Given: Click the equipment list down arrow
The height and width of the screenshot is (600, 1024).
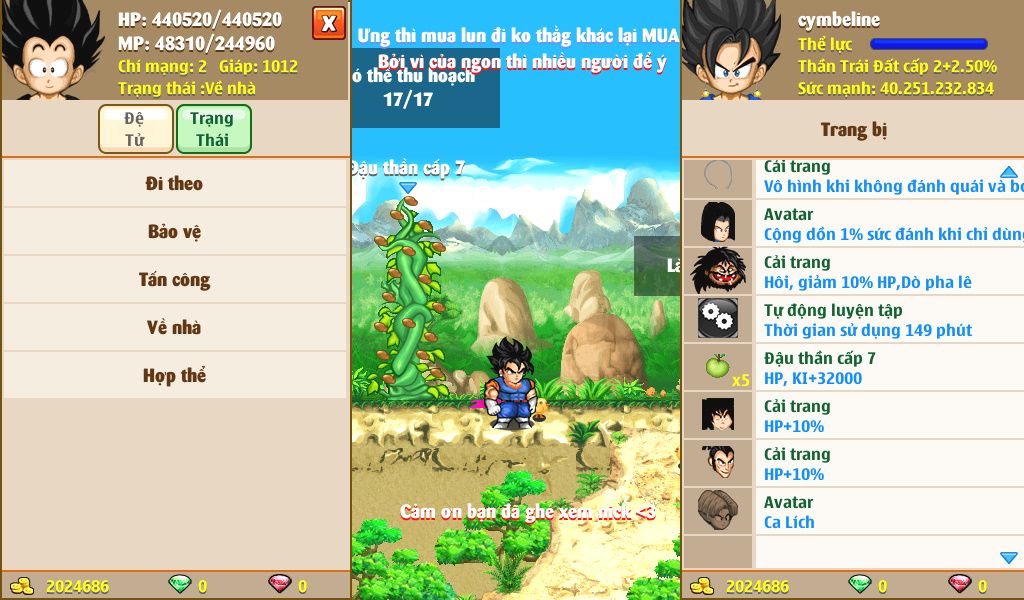Looking at the screenshot, I should tap(1008, 557).
